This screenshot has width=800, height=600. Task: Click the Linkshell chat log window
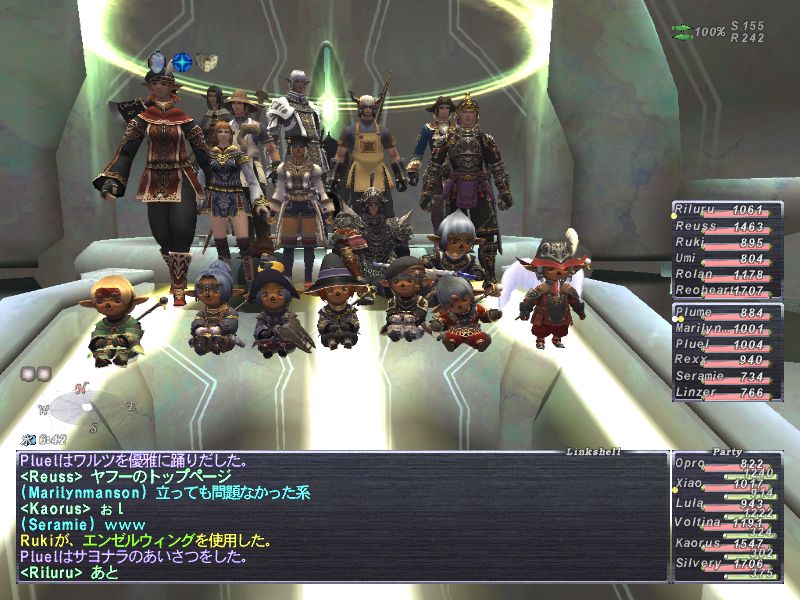click(x=342, y=517)
